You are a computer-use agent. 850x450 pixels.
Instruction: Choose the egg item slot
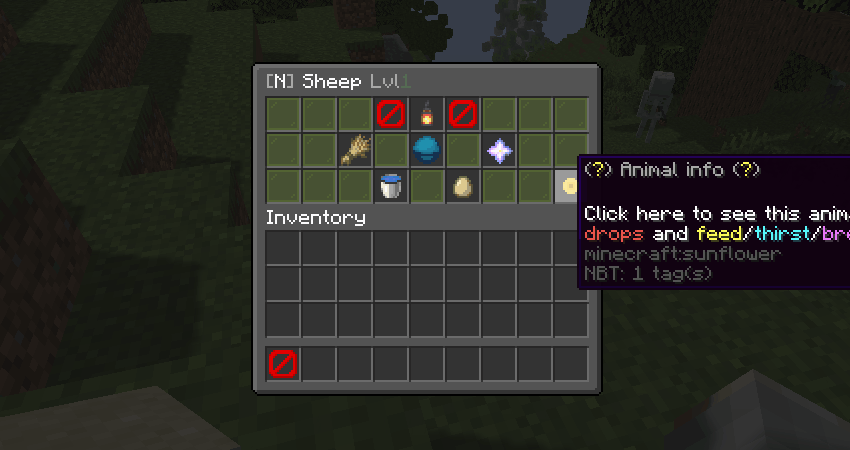tap(463, 186)
